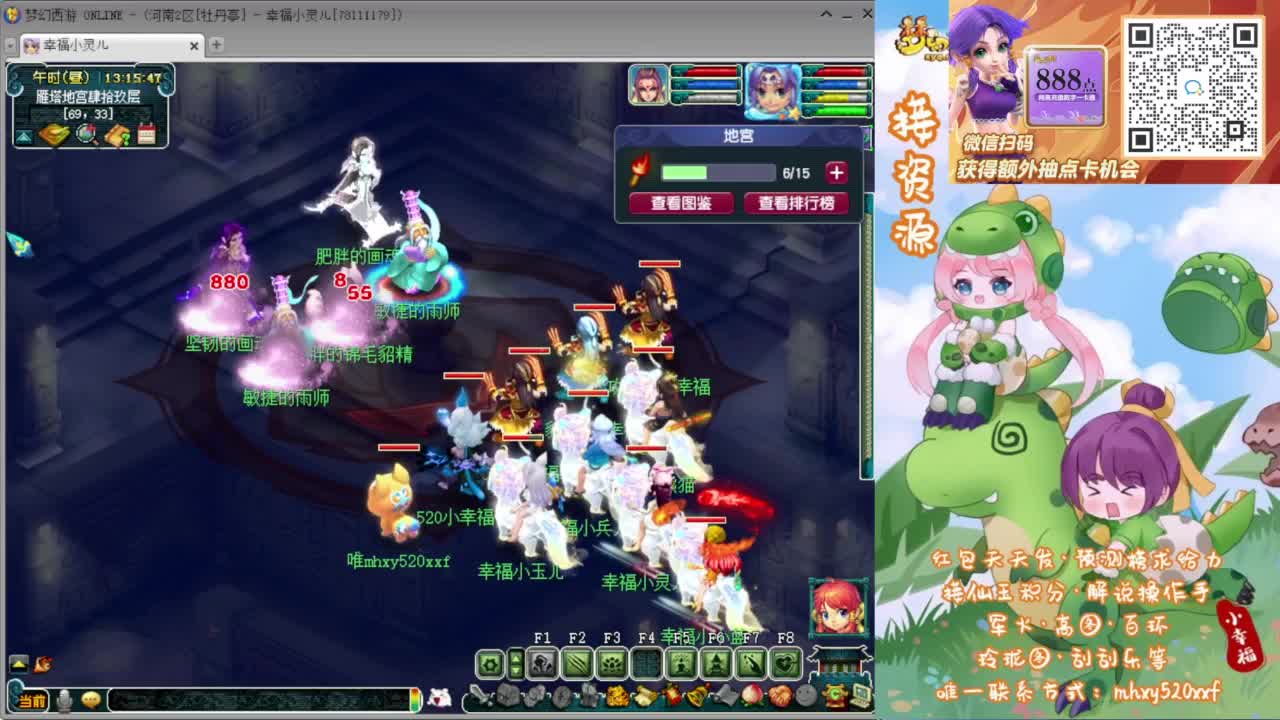Collapse the minimap panel with its arrow button
The width and height of the screenshot is (1280, 720).
(x=24, y=135)
